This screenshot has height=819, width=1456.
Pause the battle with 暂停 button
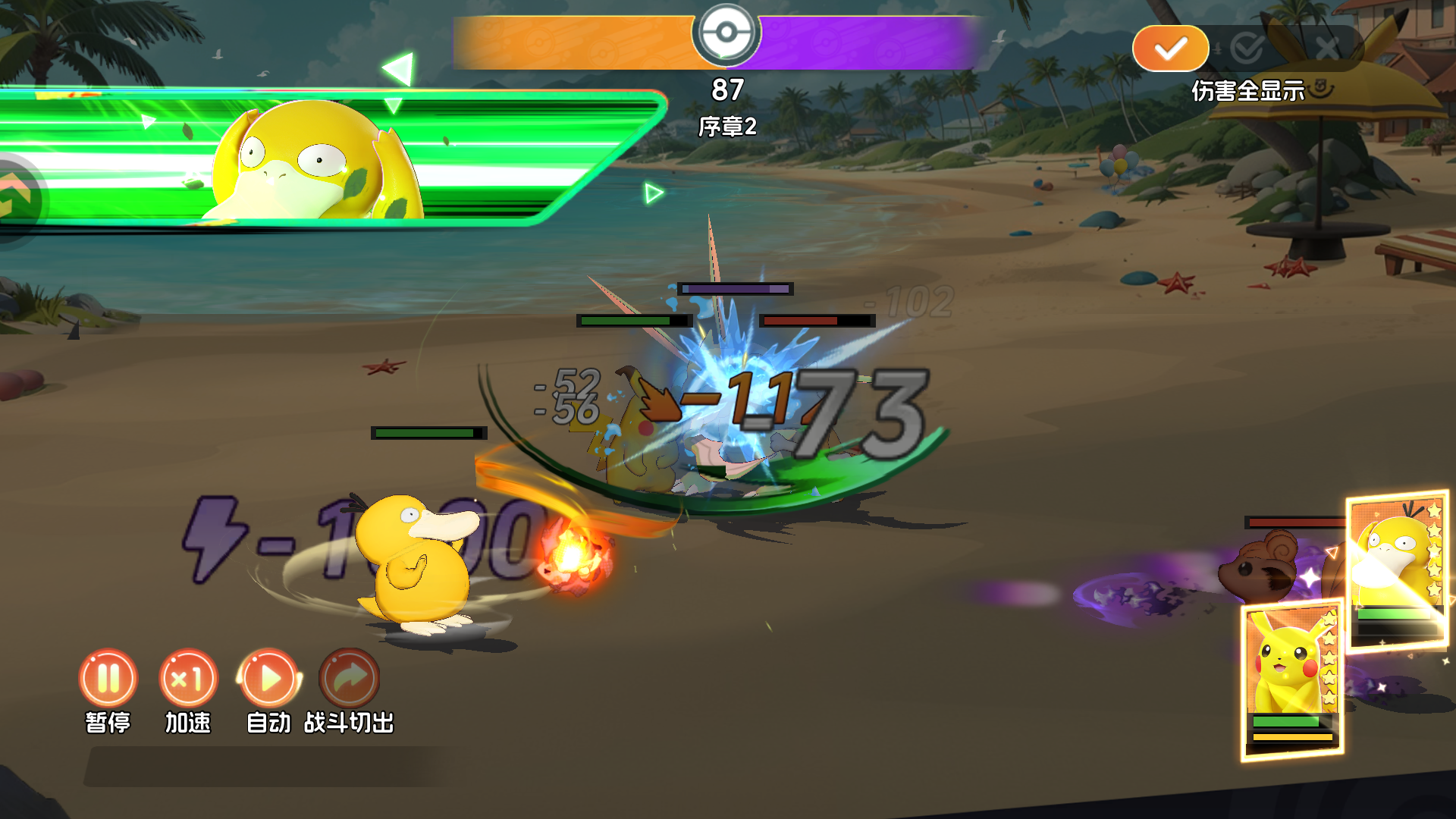click(x=108, y=678)
